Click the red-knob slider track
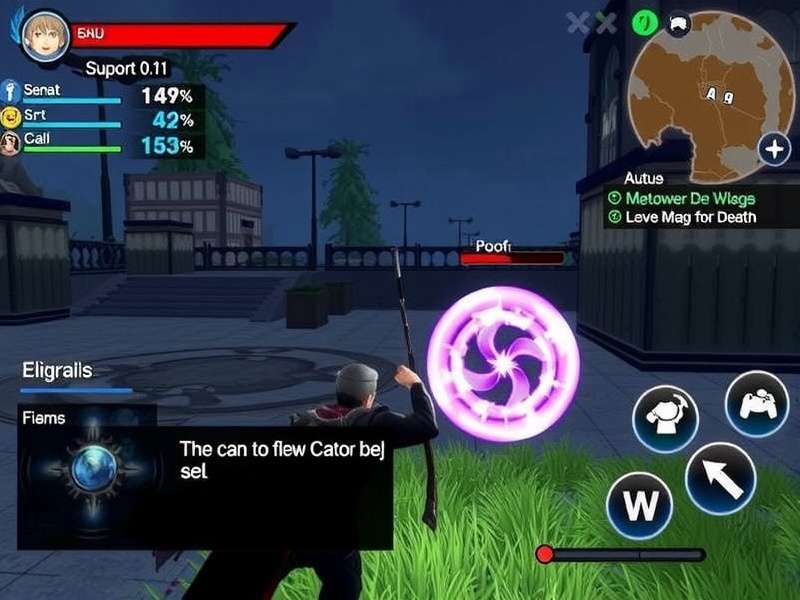 [x=625, y=554]
